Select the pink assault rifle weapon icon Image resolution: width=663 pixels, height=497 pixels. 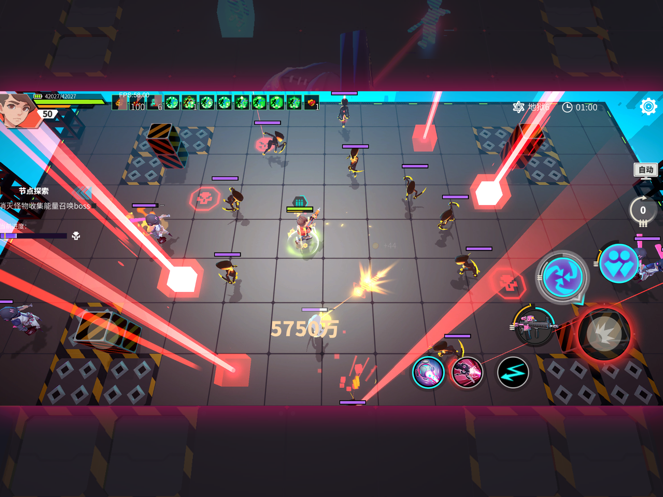point(535,327)
